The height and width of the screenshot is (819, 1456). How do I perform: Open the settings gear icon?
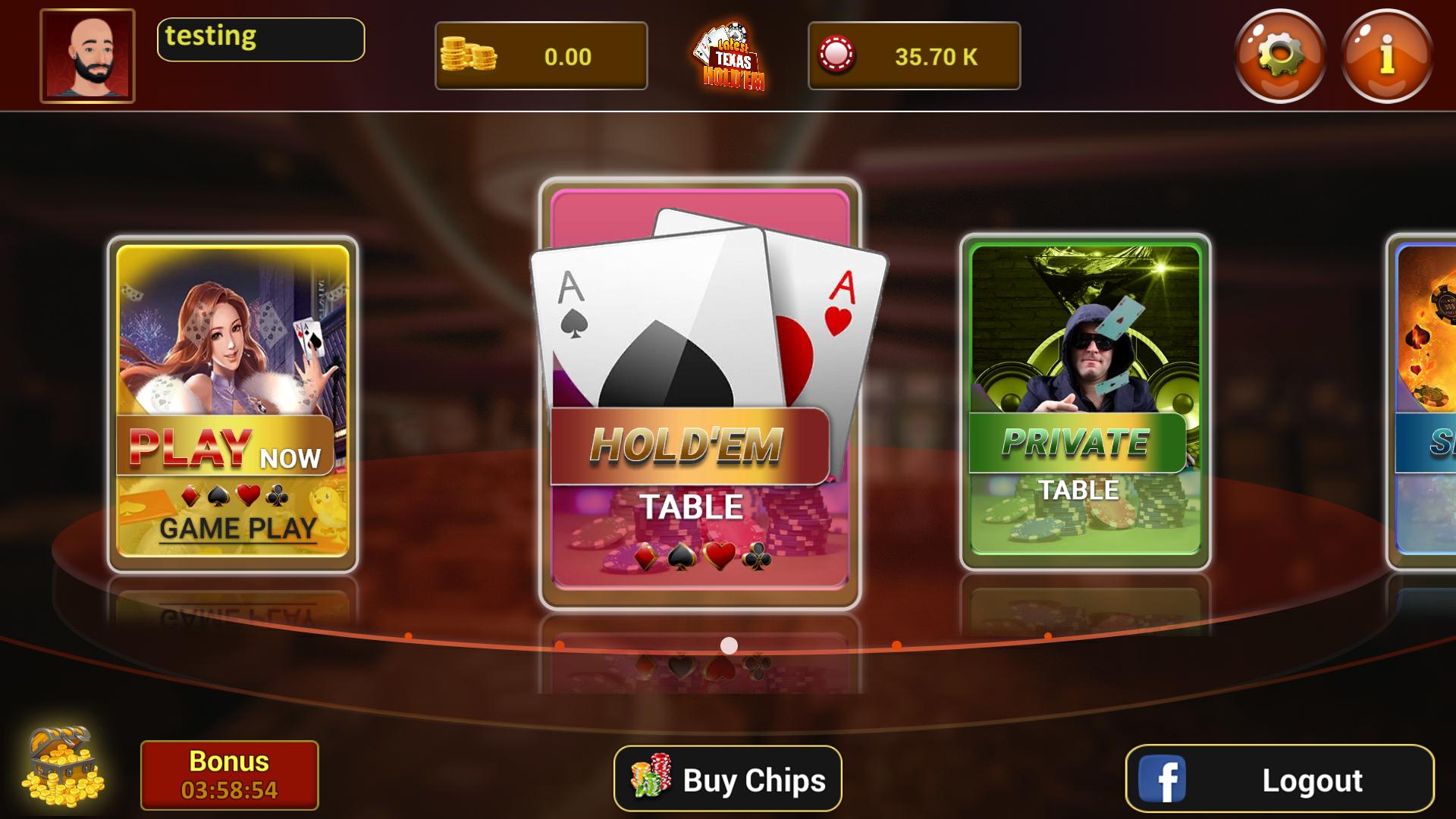pos(1278,55)
